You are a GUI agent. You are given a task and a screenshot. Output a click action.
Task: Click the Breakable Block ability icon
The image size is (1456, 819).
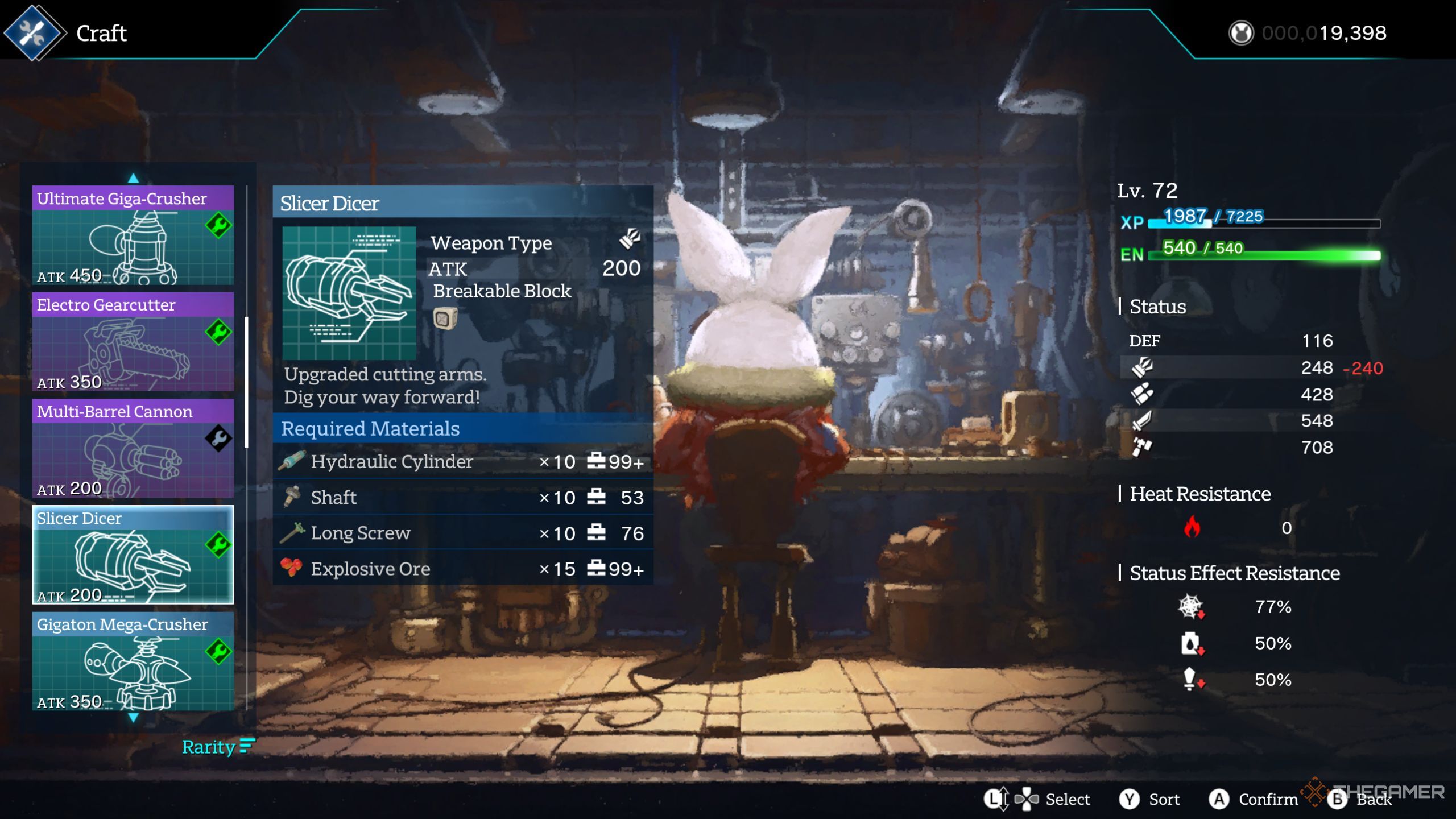pyautogui.click(x=444, y=318)
